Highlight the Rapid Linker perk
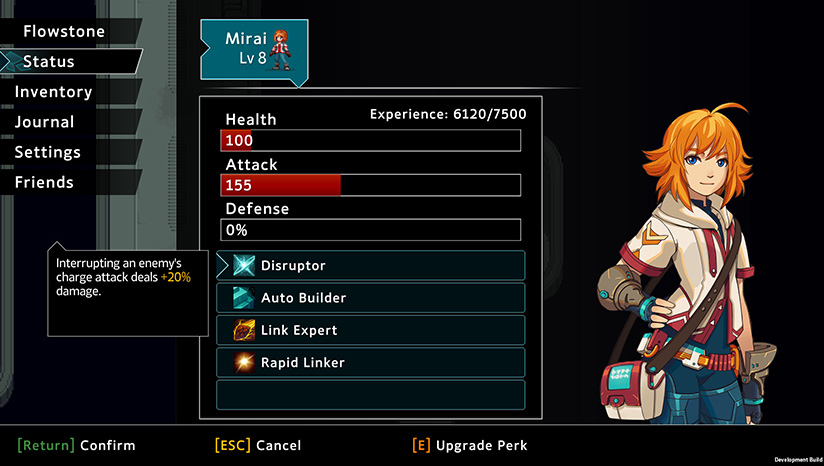Viewport: 824px width, 466px height. (371, 362)
